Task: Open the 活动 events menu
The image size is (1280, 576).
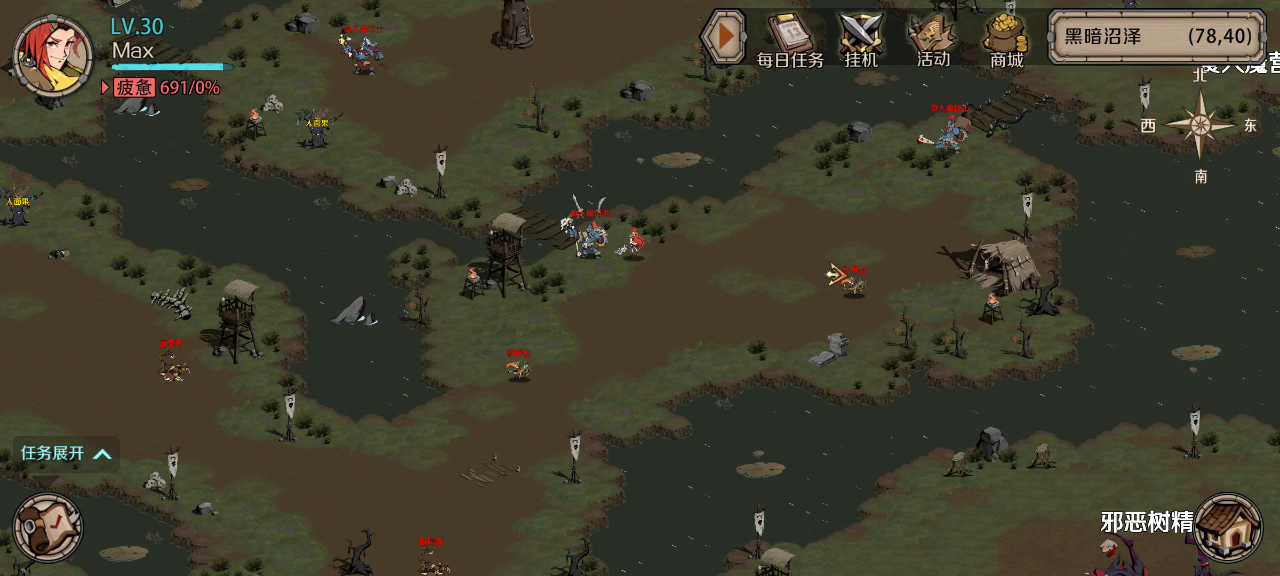Action: point(932,40)
